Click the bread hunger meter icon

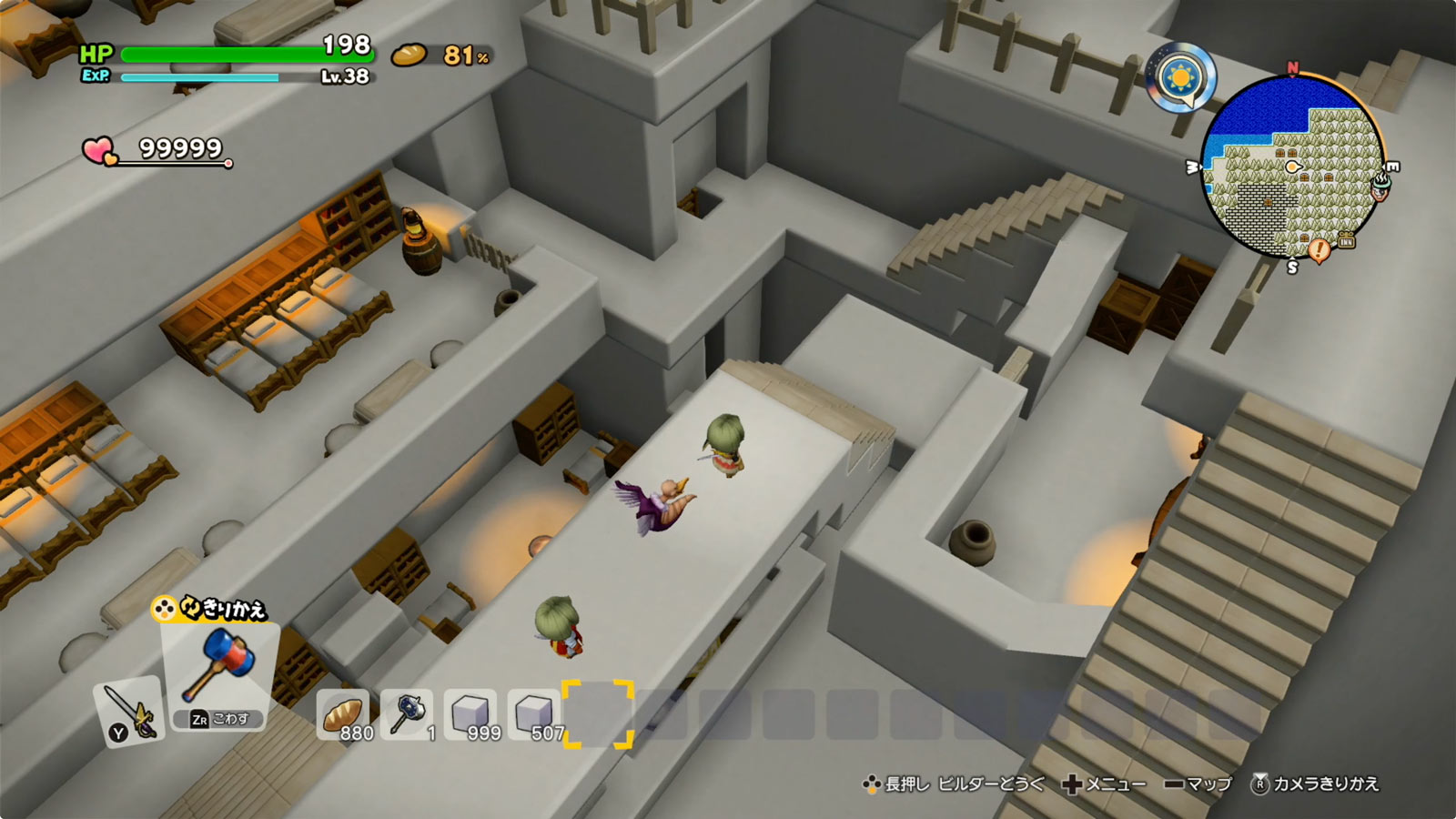409,56
